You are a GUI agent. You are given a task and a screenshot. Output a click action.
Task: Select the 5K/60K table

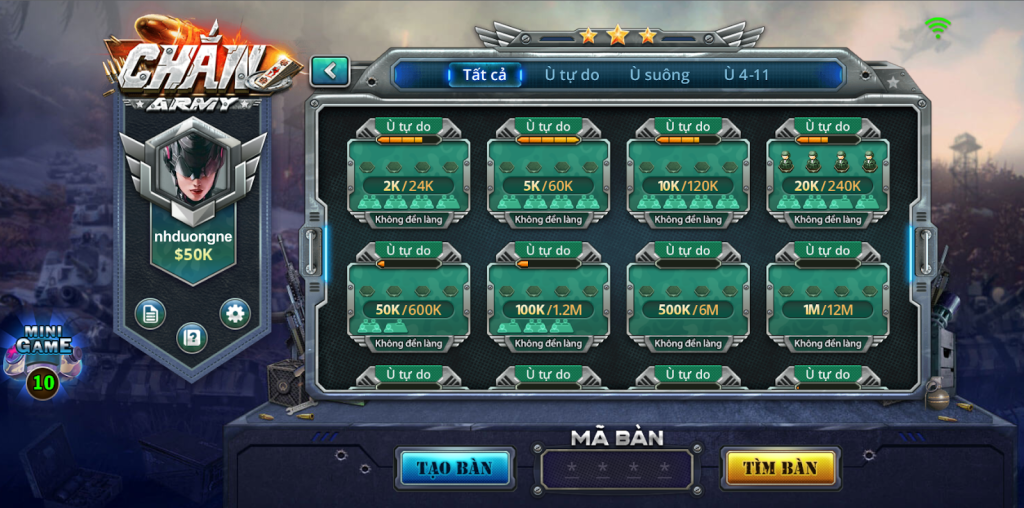pyautogui.click(x=548, y=176)
